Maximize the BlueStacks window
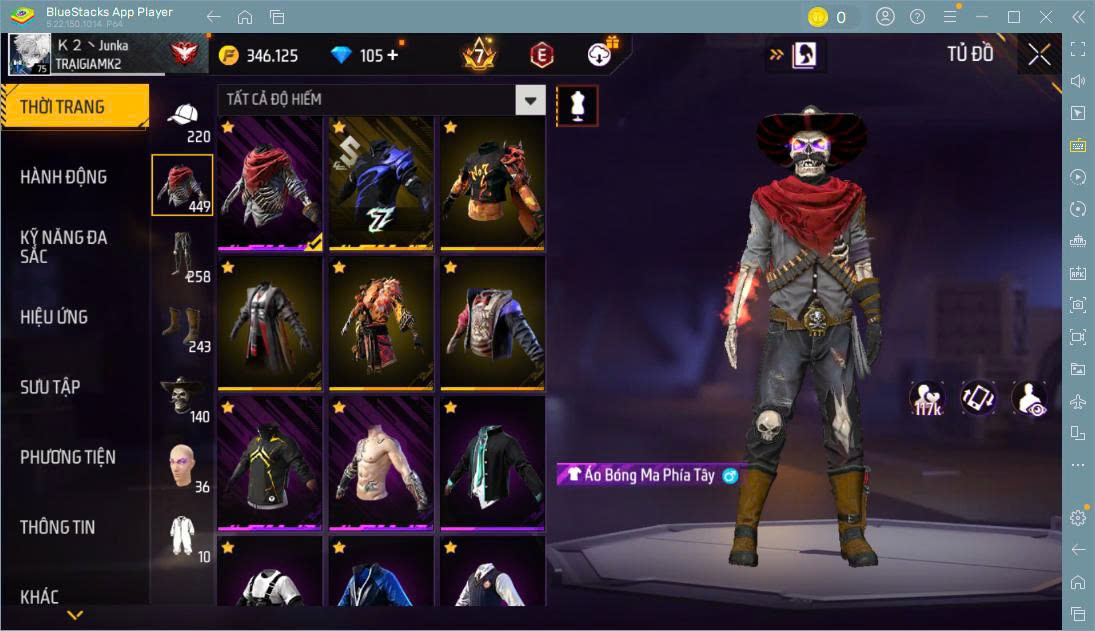 click(x=1014, y=17)
